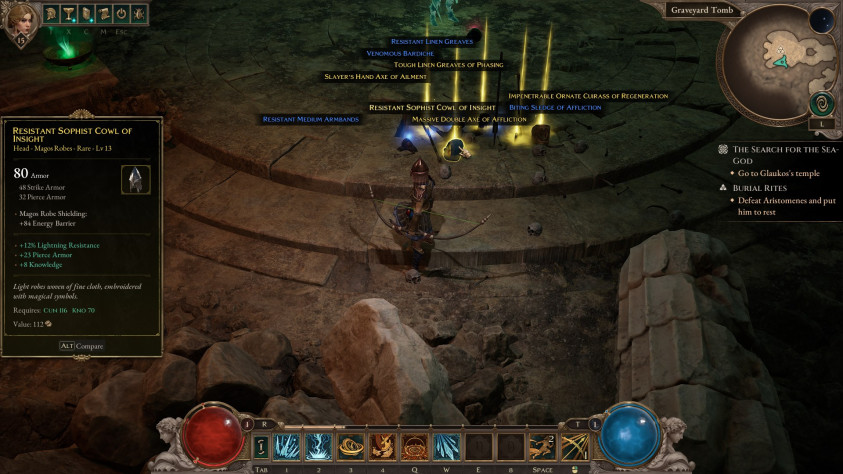843x474 pixels.
Task: Select the Burial Rites quest entry
Action: (762, 187)
